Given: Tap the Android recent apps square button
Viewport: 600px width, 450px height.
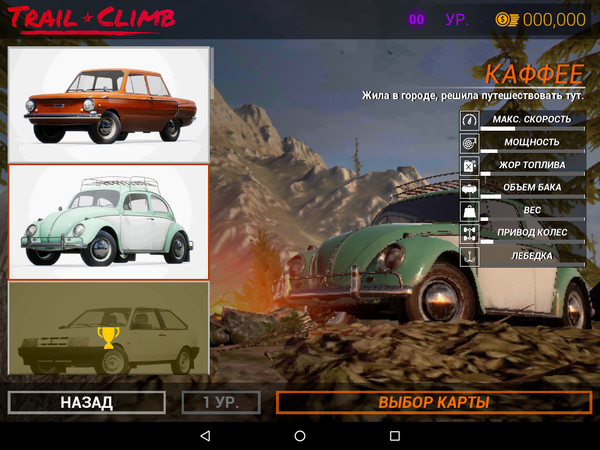Looking at the screenshot, I should point(394,437).
